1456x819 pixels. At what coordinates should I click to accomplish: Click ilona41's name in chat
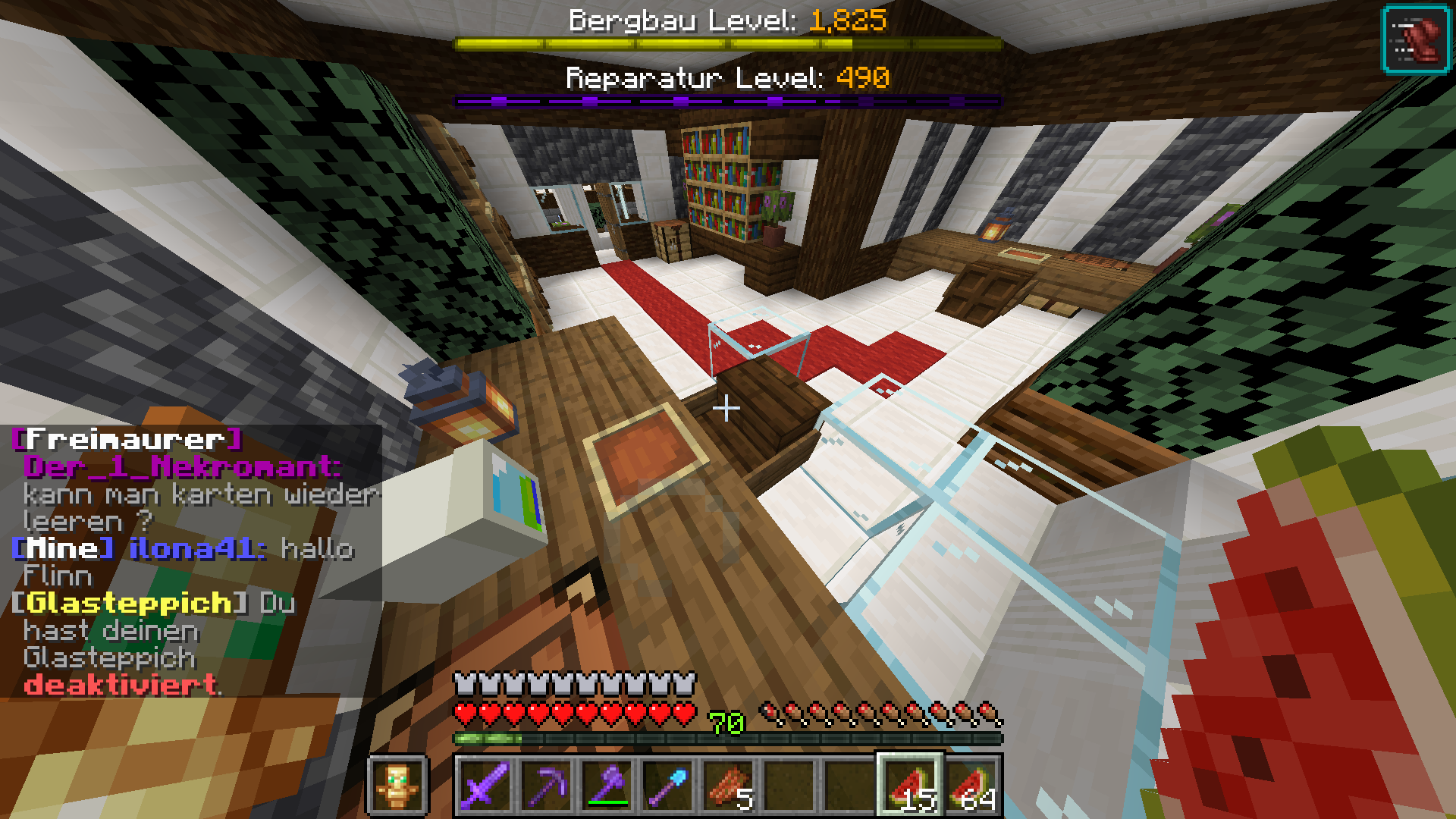pyautogui.click(x=197, y=549)
